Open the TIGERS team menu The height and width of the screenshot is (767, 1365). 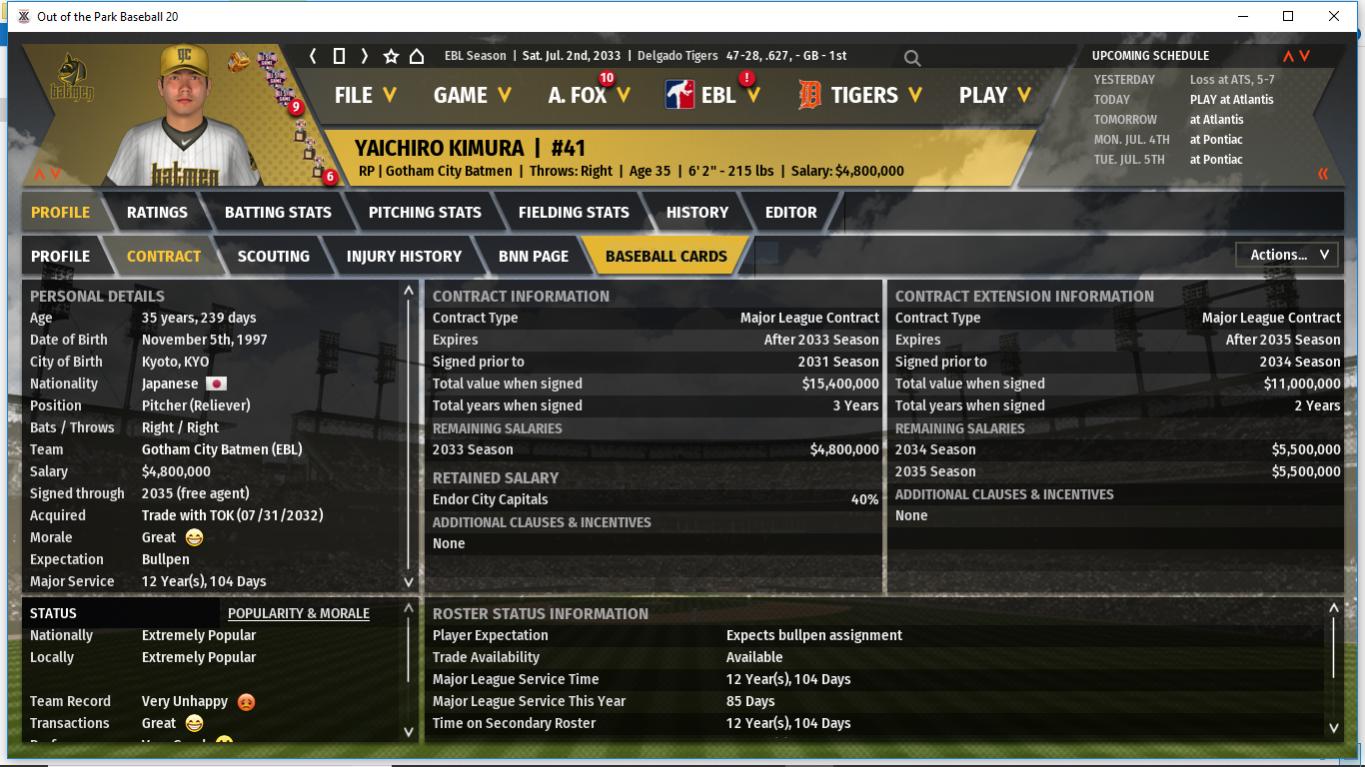pos(860,95)
